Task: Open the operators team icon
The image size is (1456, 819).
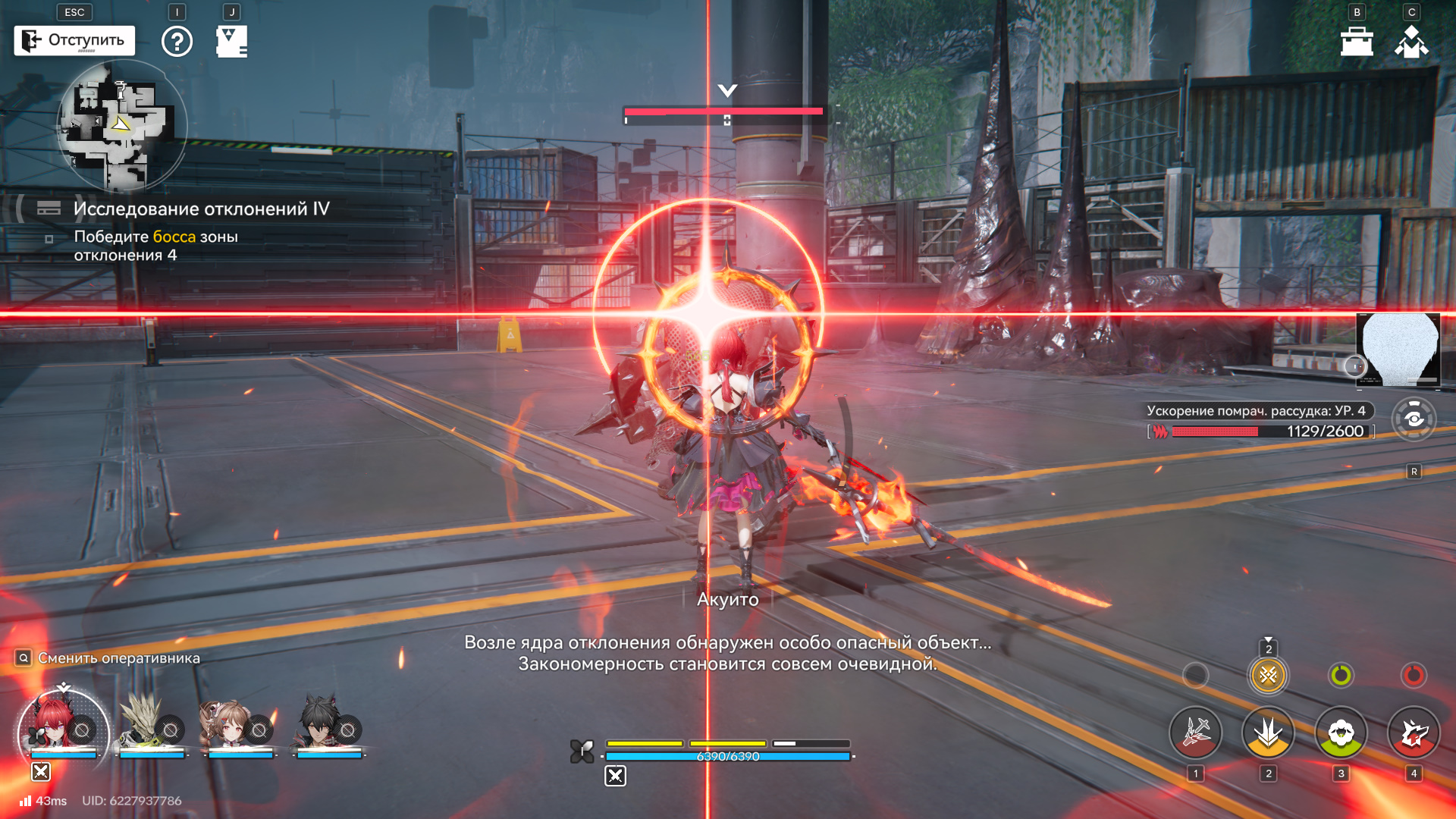Action: pyautogui.click(x=1411, y=42)
